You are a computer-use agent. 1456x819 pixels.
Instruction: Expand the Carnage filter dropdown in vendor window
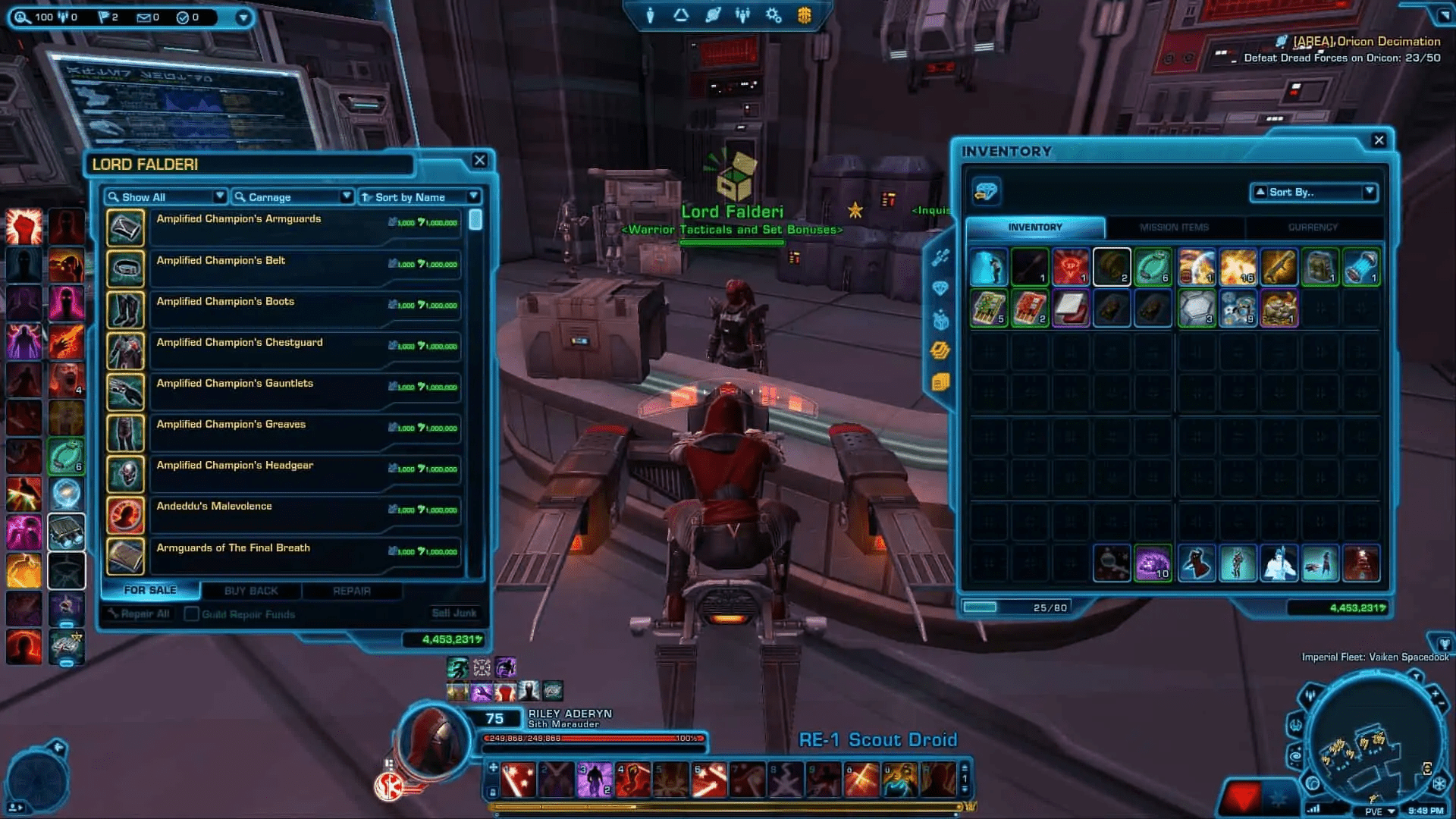pos(349,196)
